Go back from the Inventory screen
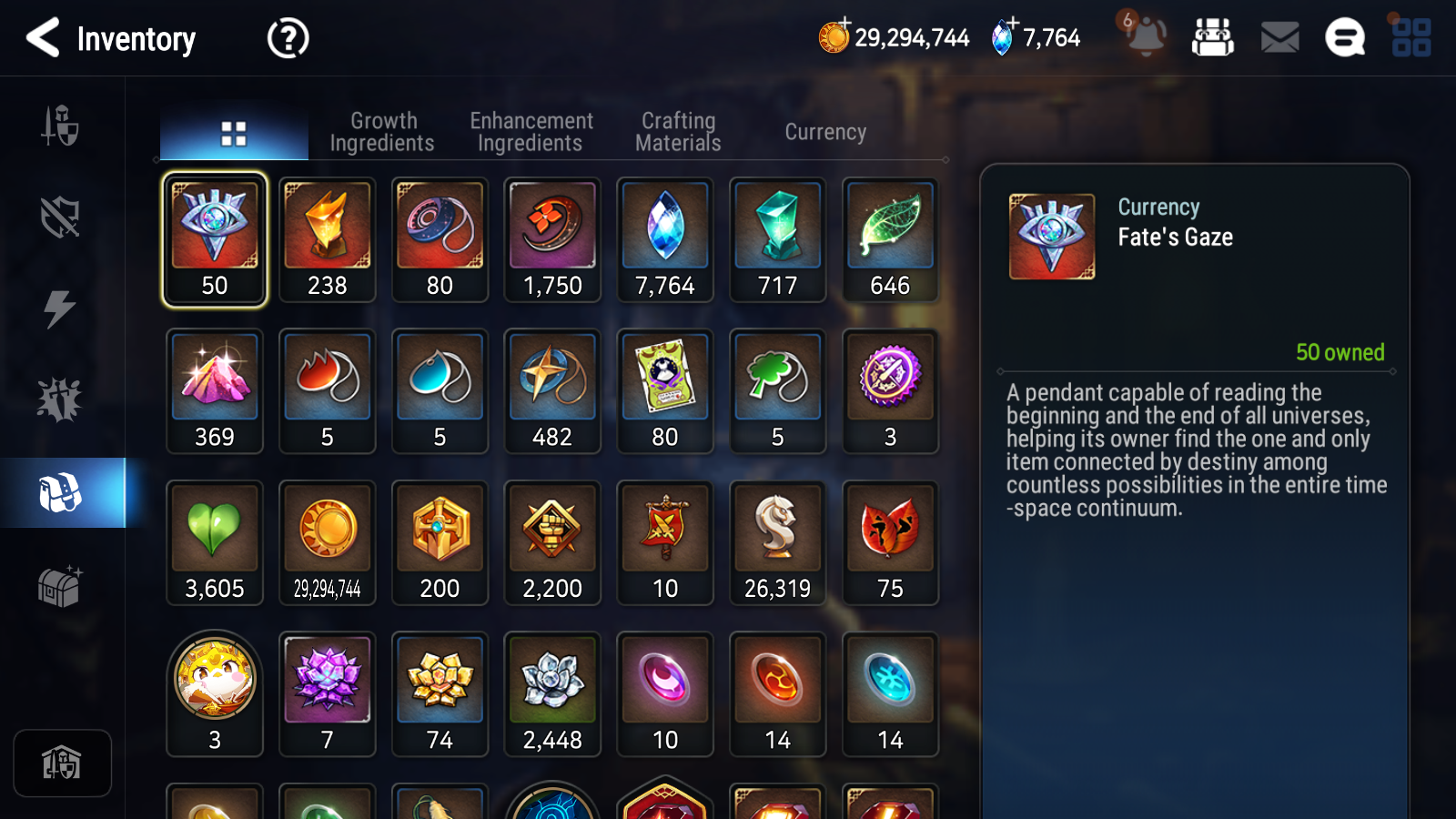Screen dimensions: 1456x819 click(44, 38)
